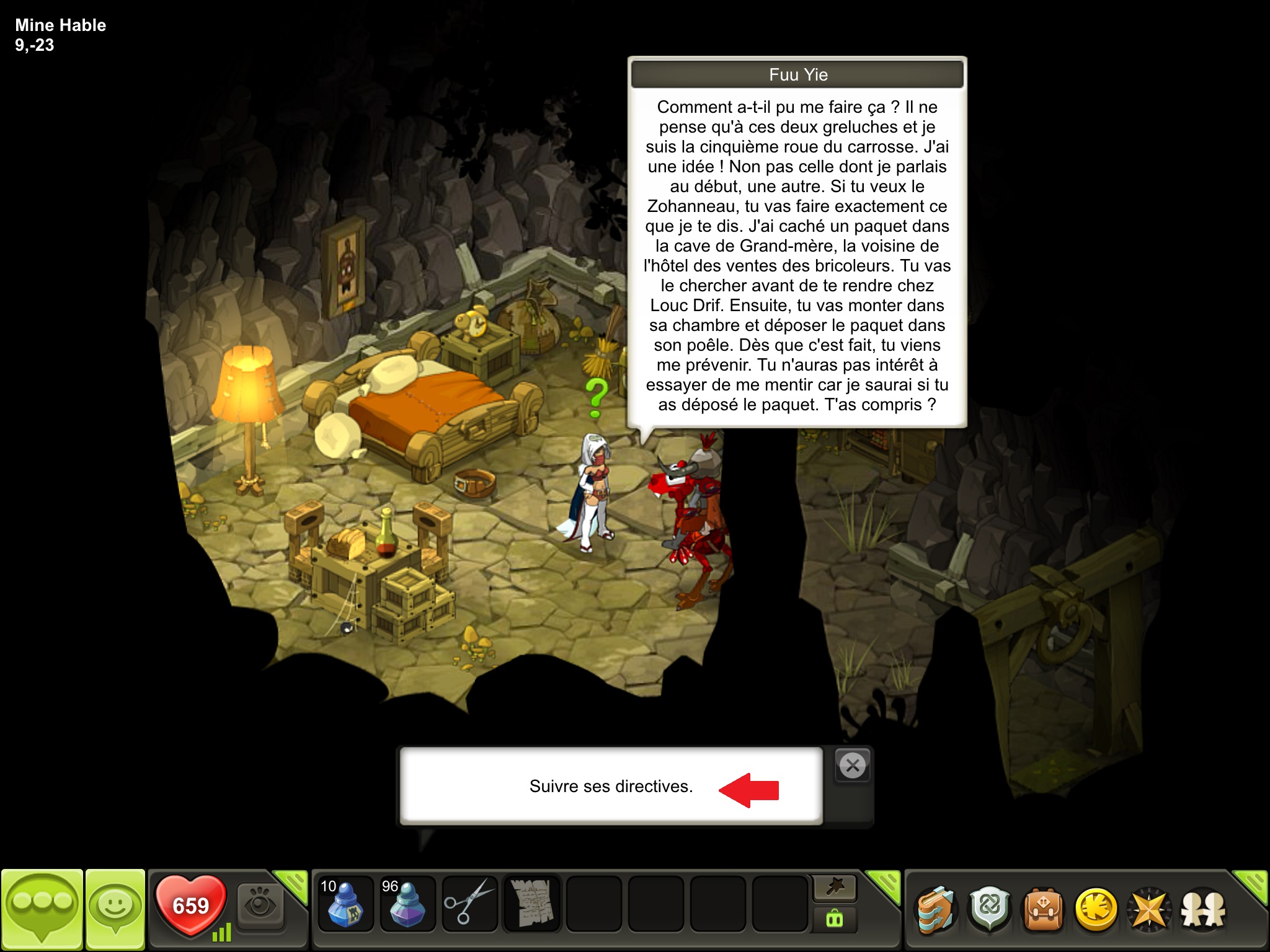Select the scissors shortcut slot
Screen dimensions: 1270x952
click(x=469, y=904)
